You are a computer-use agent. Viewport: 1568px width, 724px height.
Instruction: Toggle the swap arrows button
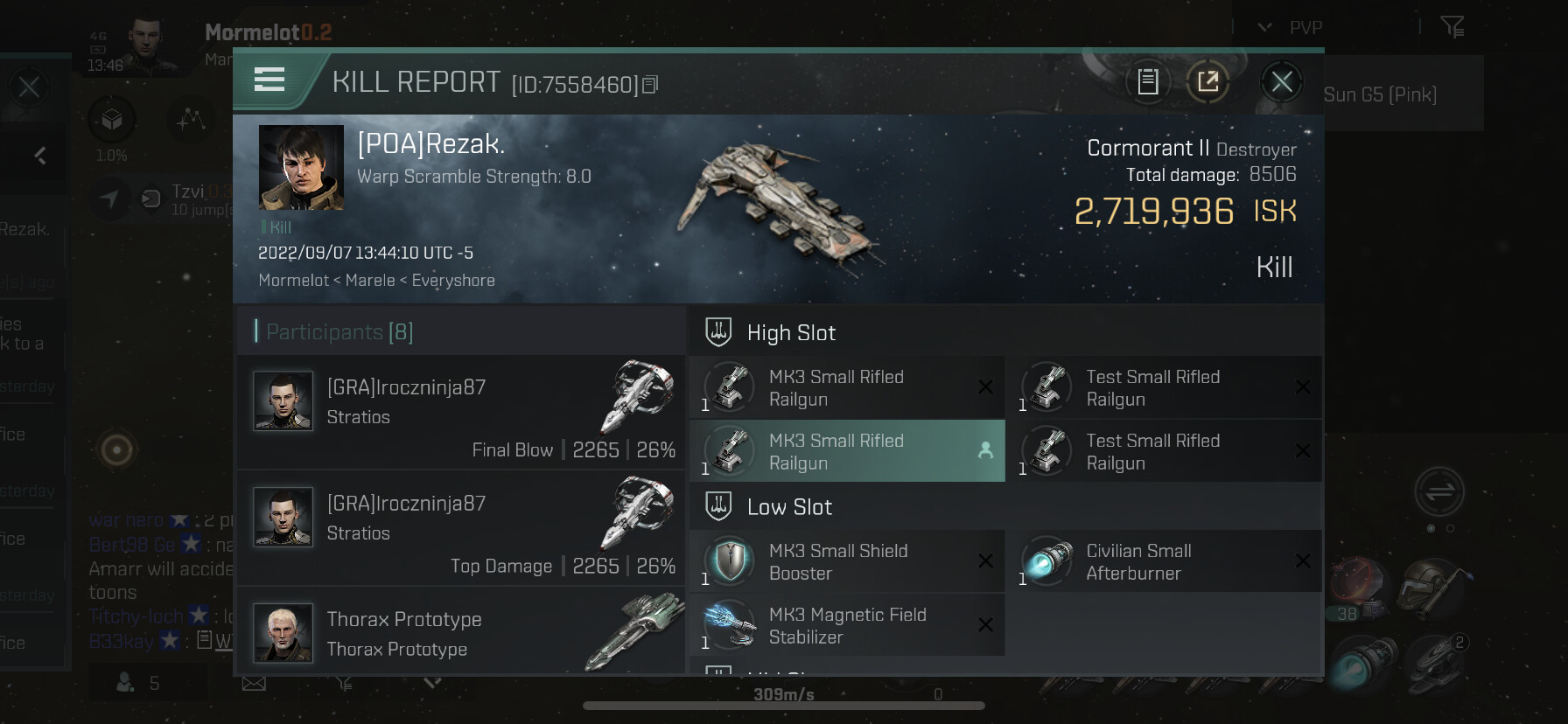click(x=1439, y=491)
